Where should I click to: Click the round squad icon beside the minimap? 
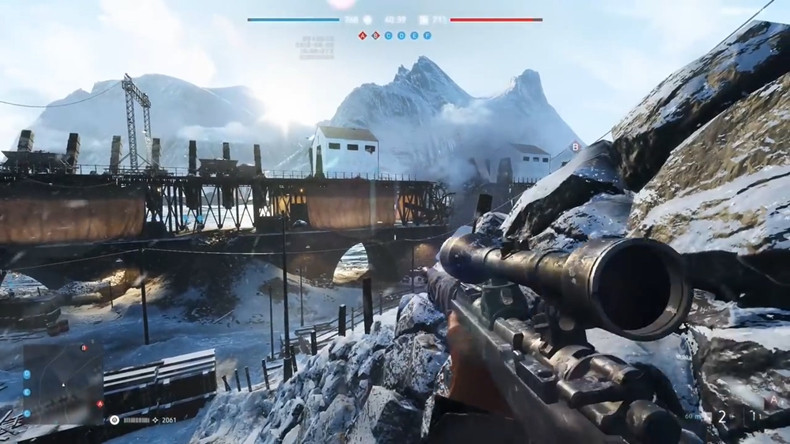coord(115,422)
